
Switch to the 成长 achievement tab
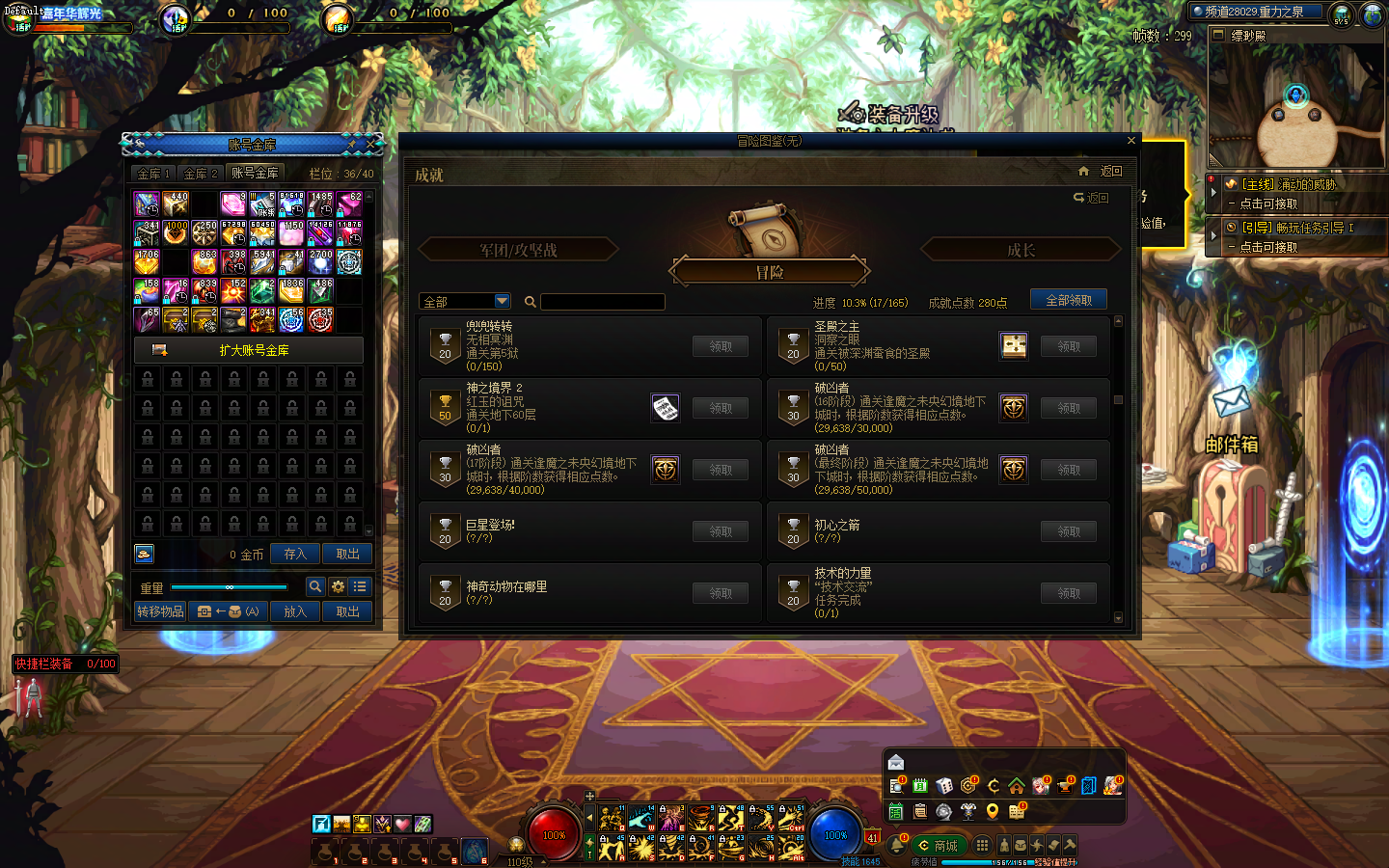1021,251
